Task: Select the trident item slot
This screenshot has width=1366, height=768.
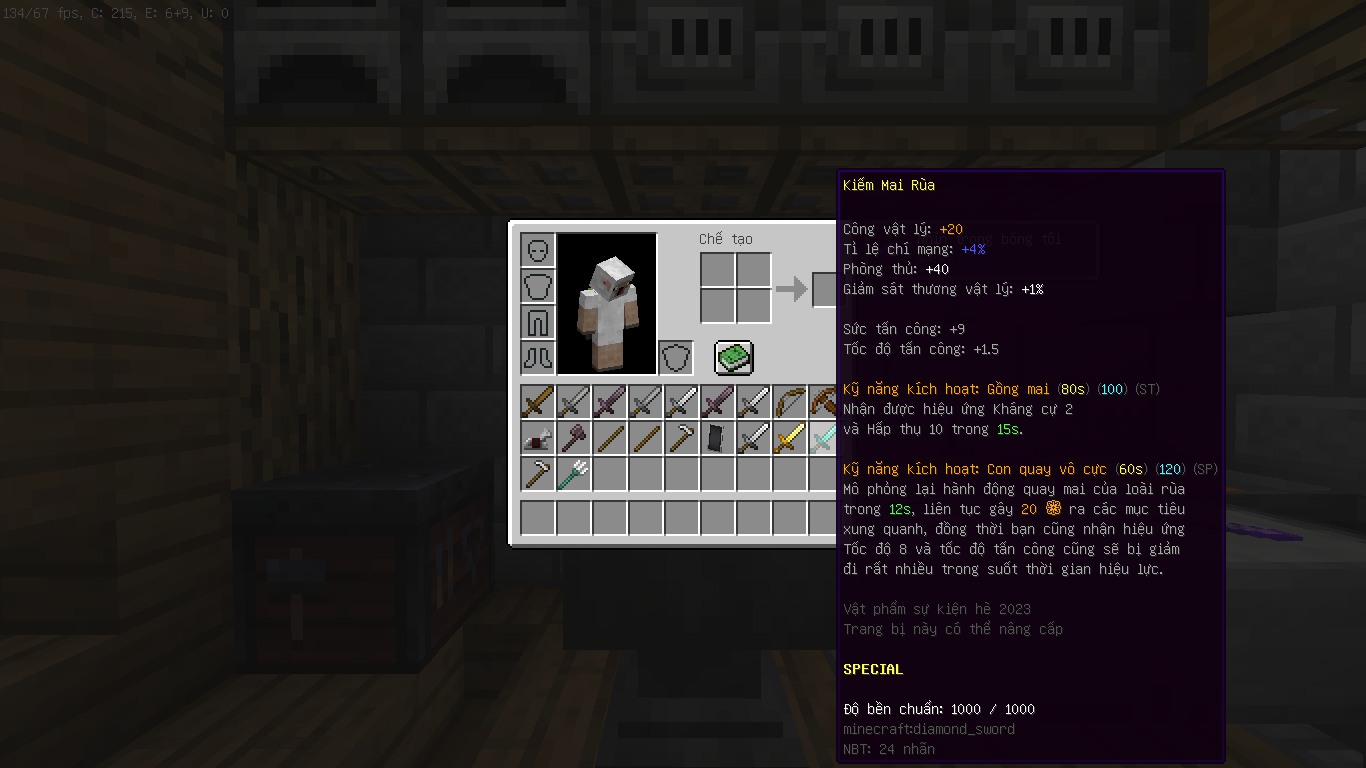Action: point(574,474)
